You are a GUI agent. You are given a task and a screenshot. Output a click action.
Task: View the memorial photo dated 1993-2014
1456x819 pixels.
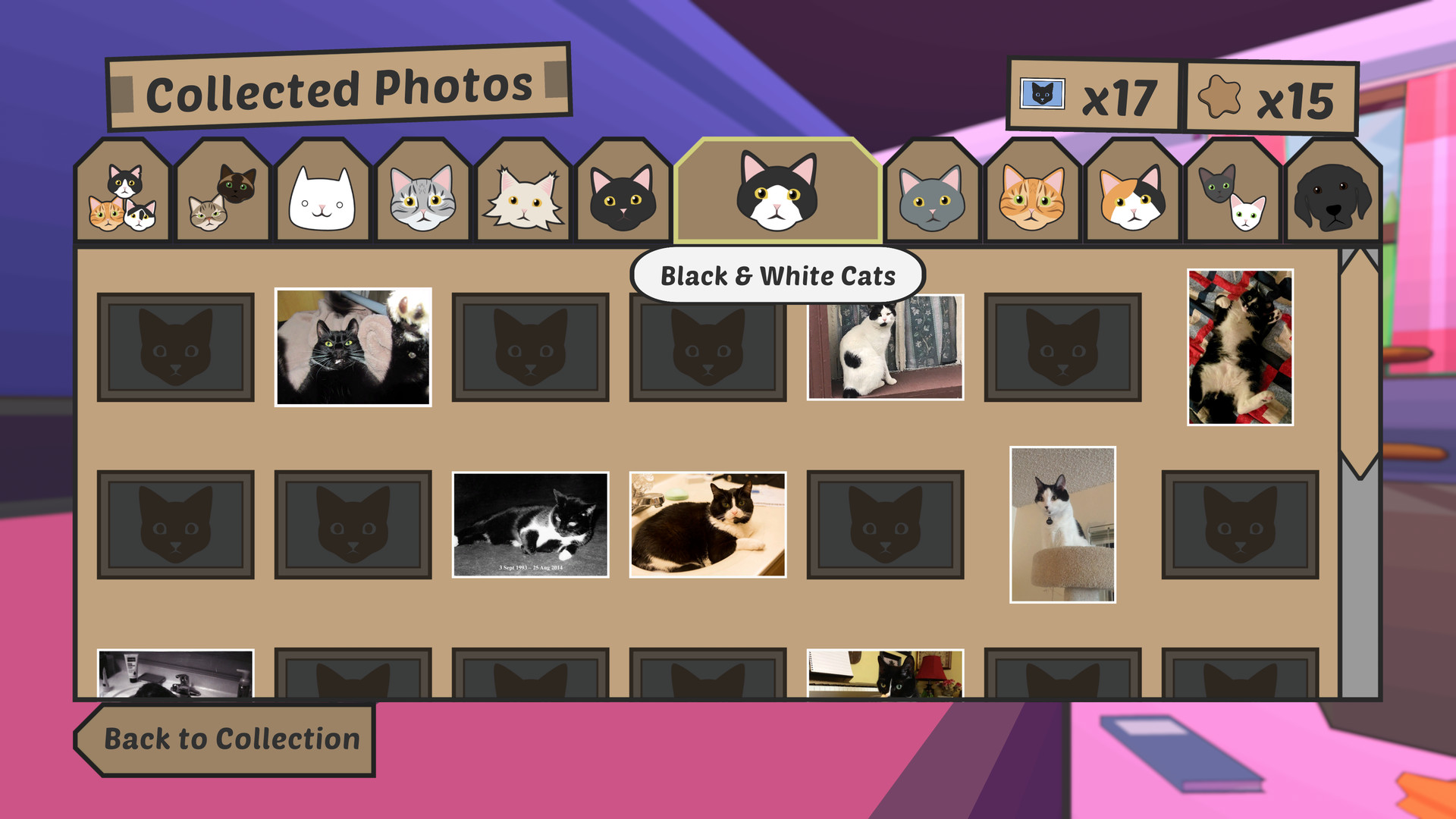(x=531, y=524)
